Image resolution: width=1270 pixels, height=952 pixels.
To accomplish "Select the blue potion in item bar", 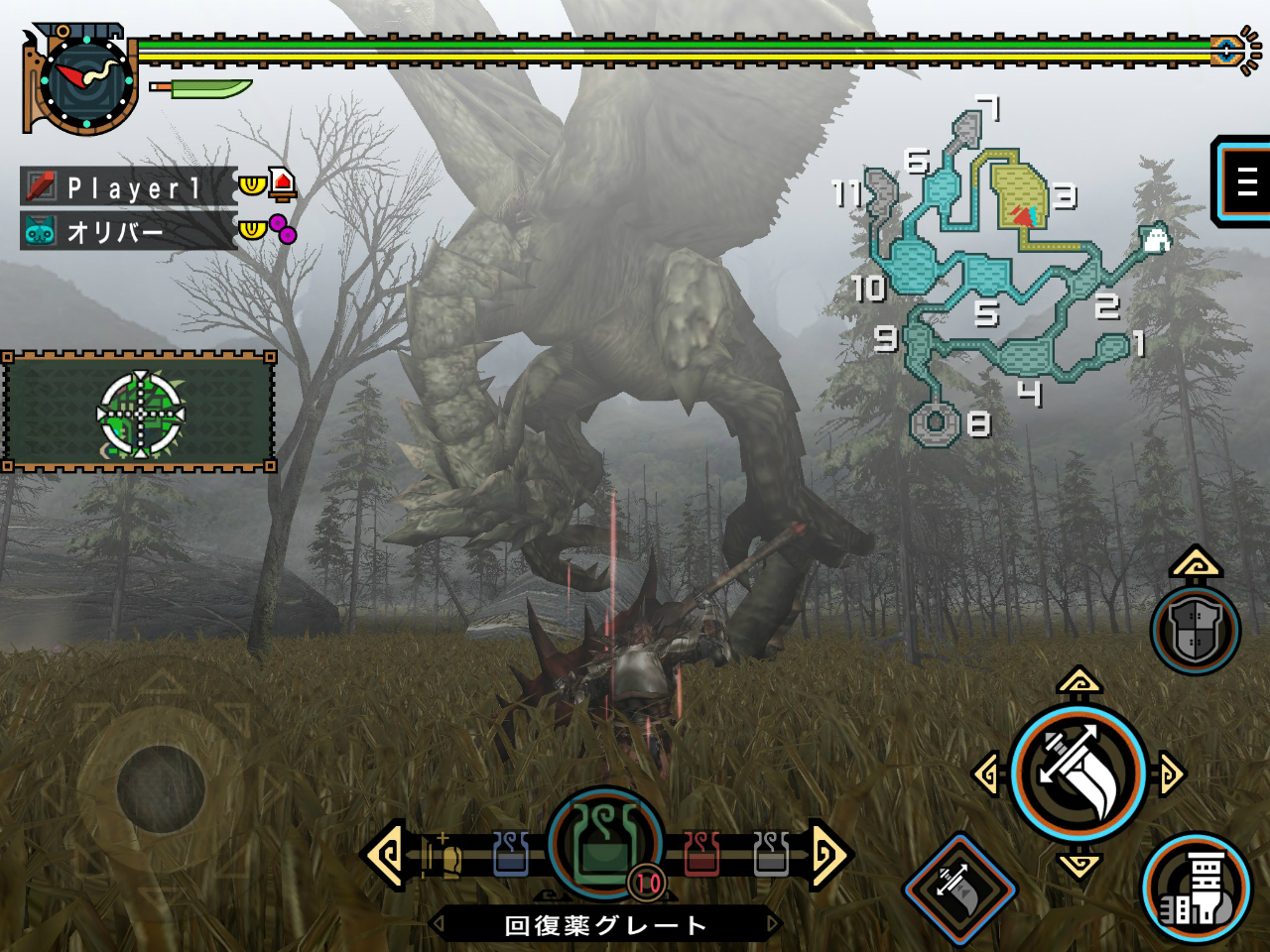I will 511,854.
